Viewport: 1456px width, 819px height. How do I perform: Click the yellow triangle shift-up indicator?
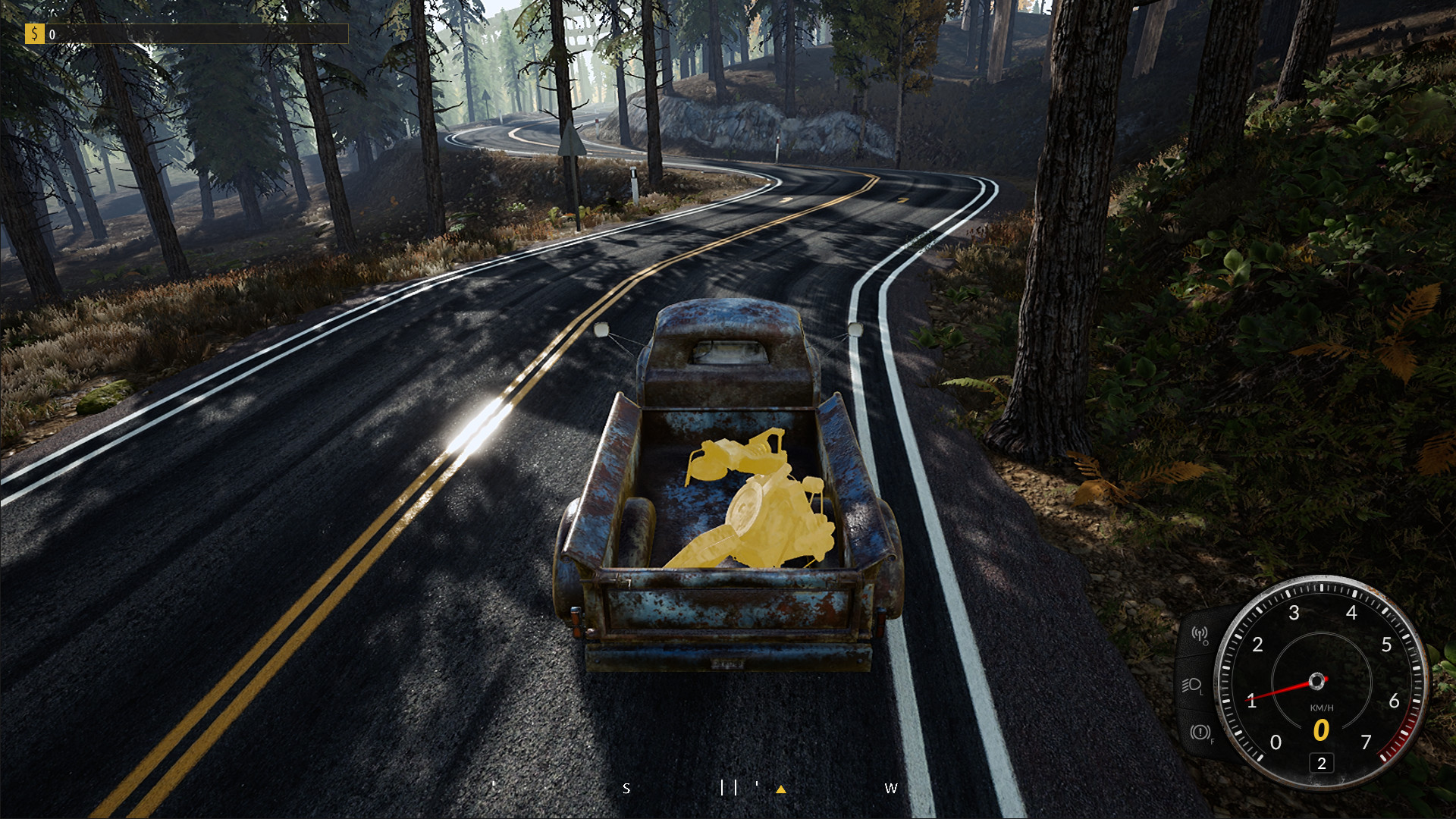pos(783,789)
